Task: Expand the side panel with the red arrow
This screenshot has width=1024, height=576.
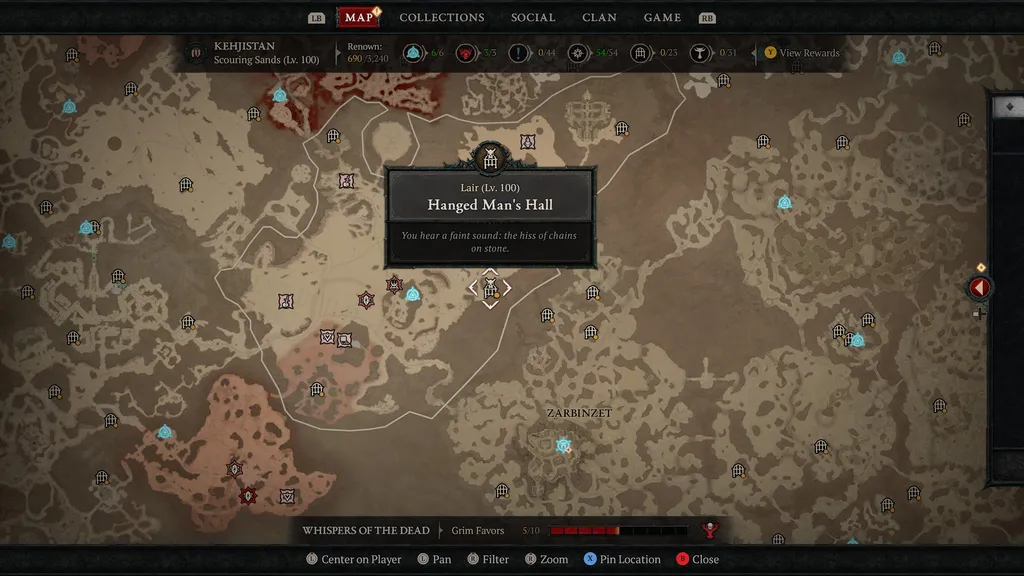Action: (x=979, y=288)
